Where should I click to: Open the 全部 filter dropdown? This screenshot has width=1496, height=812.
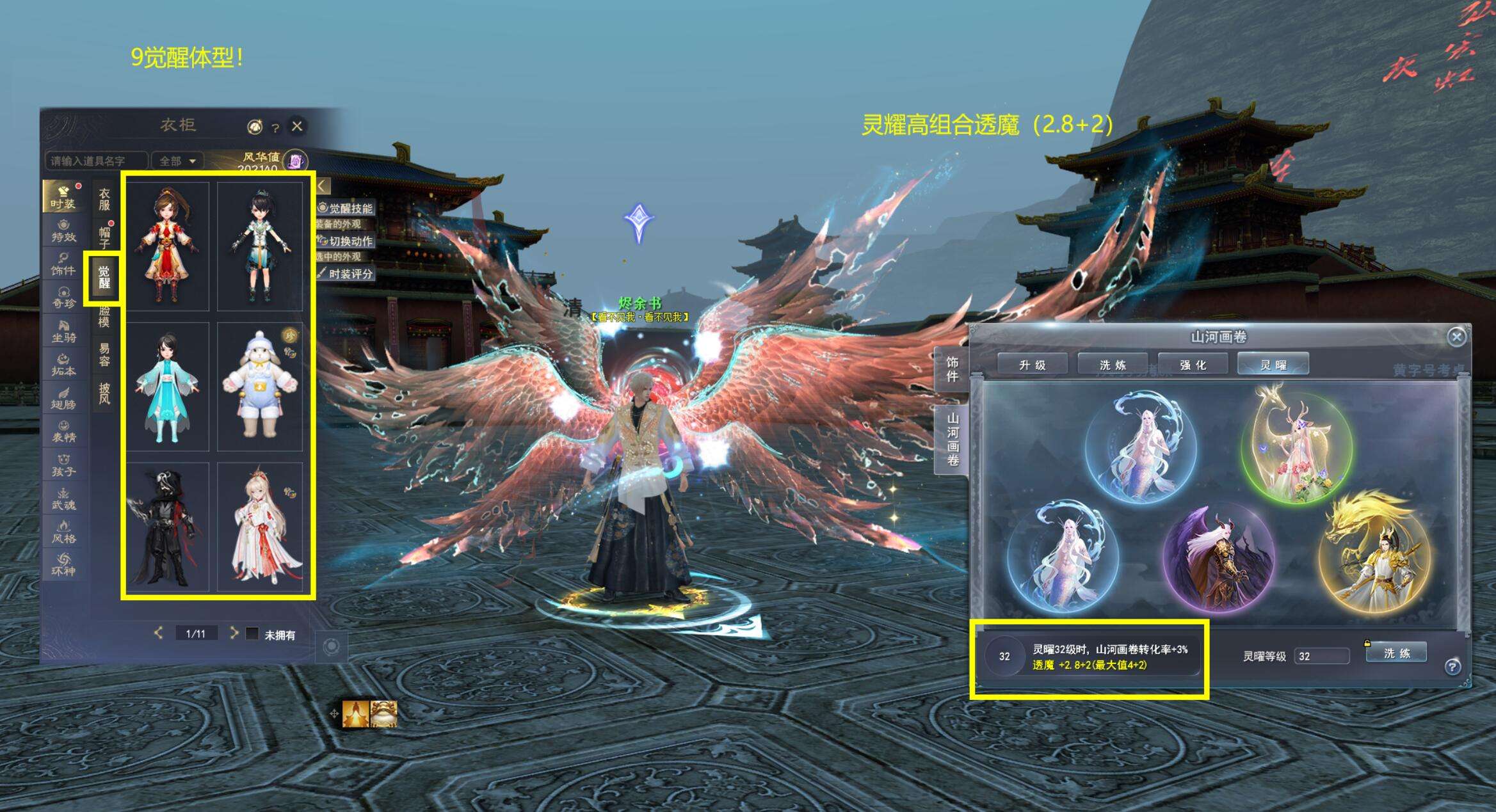(x=177, y=161)
